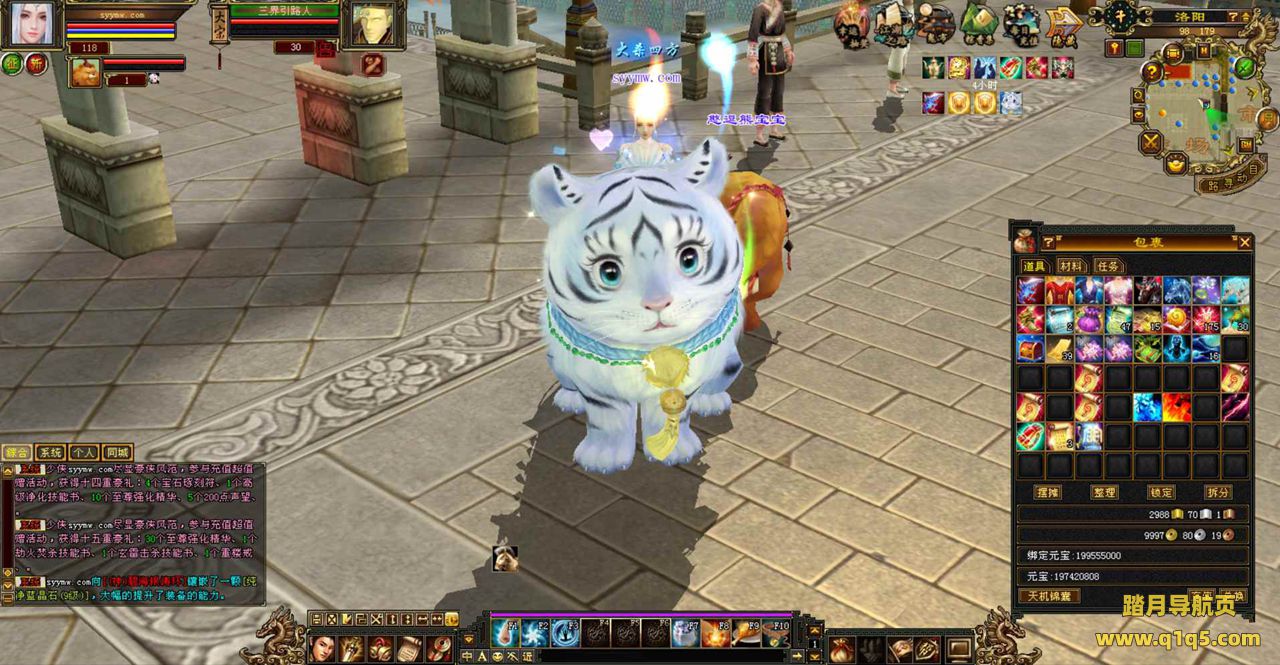
Task: Click the gold ingot shop button by minimap
Action: [x=1176, y=162]
